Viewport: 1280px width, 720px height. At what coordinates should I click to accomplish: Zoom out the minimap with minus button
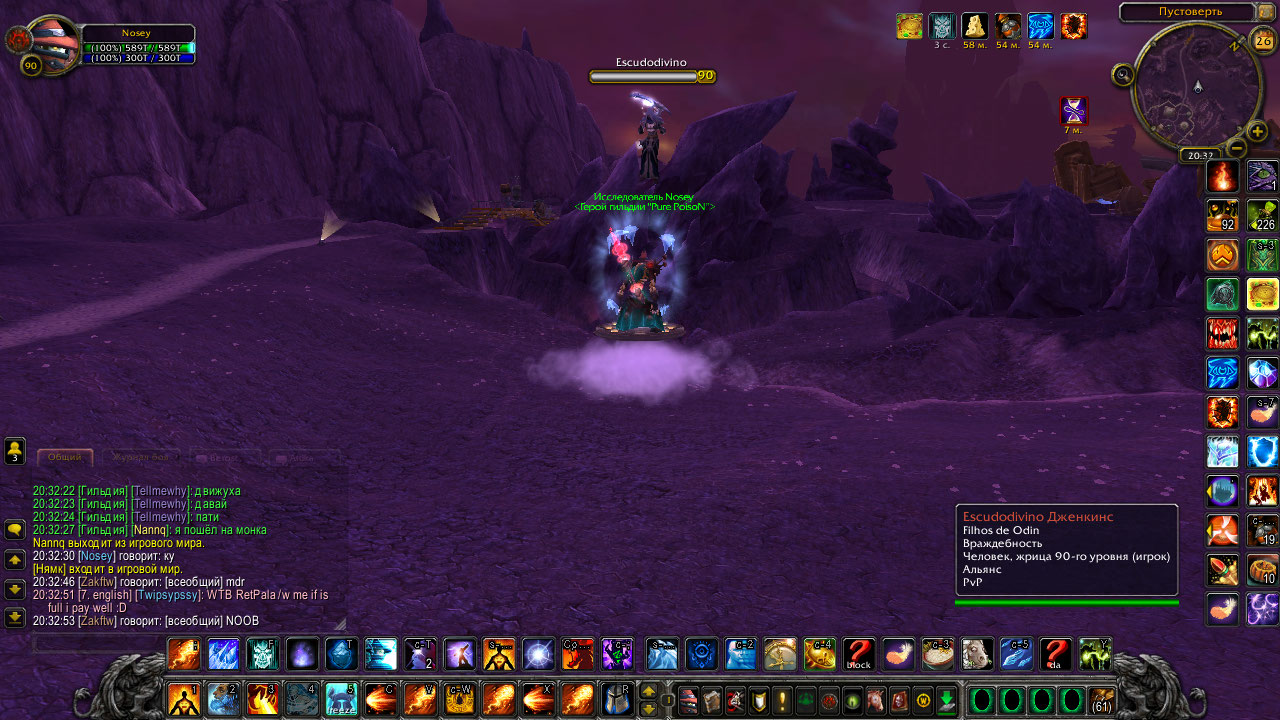click(1236, 148)
